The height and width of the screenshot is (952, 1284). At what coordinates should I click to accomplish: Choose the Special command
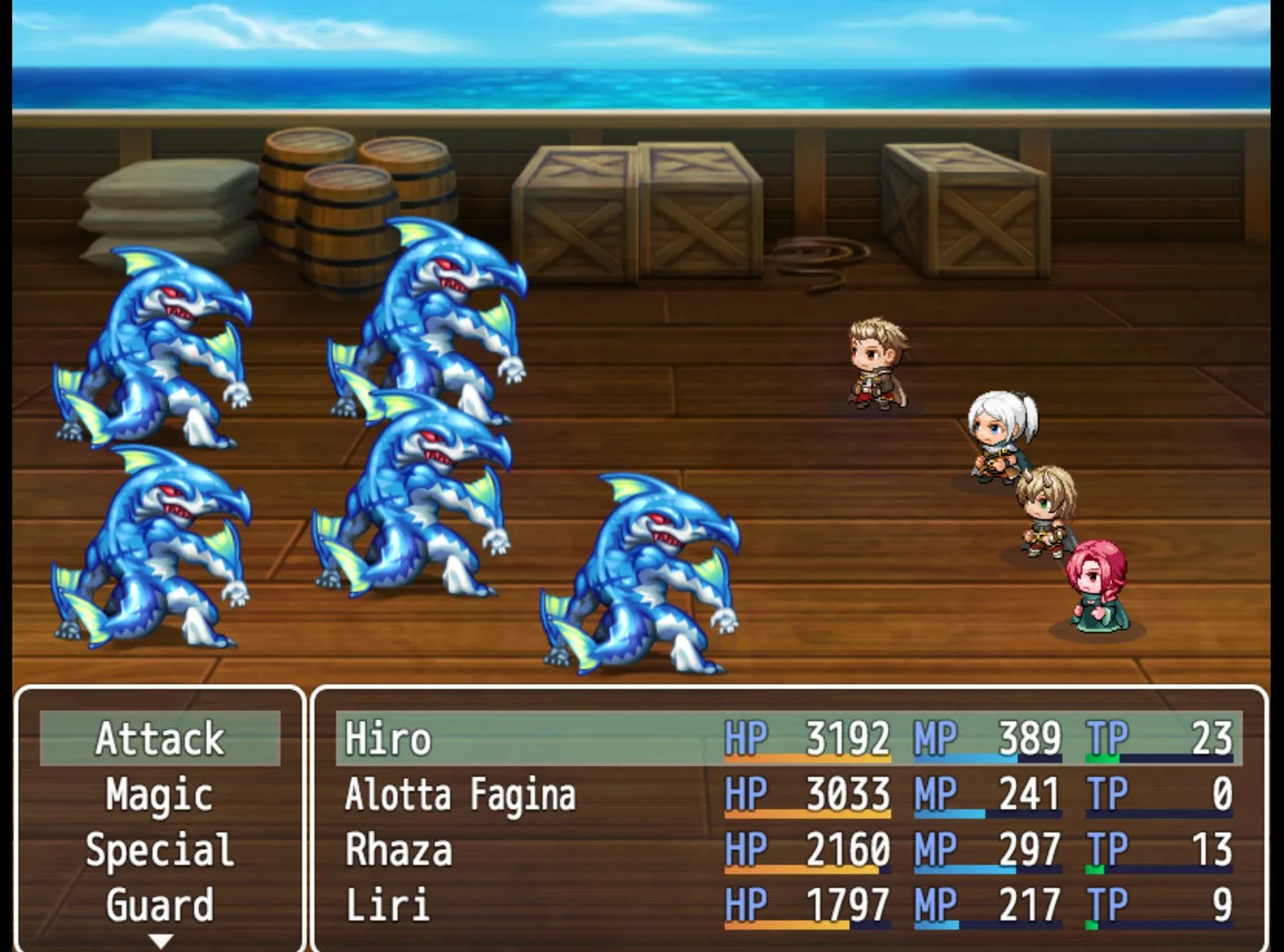coord(160,850)
